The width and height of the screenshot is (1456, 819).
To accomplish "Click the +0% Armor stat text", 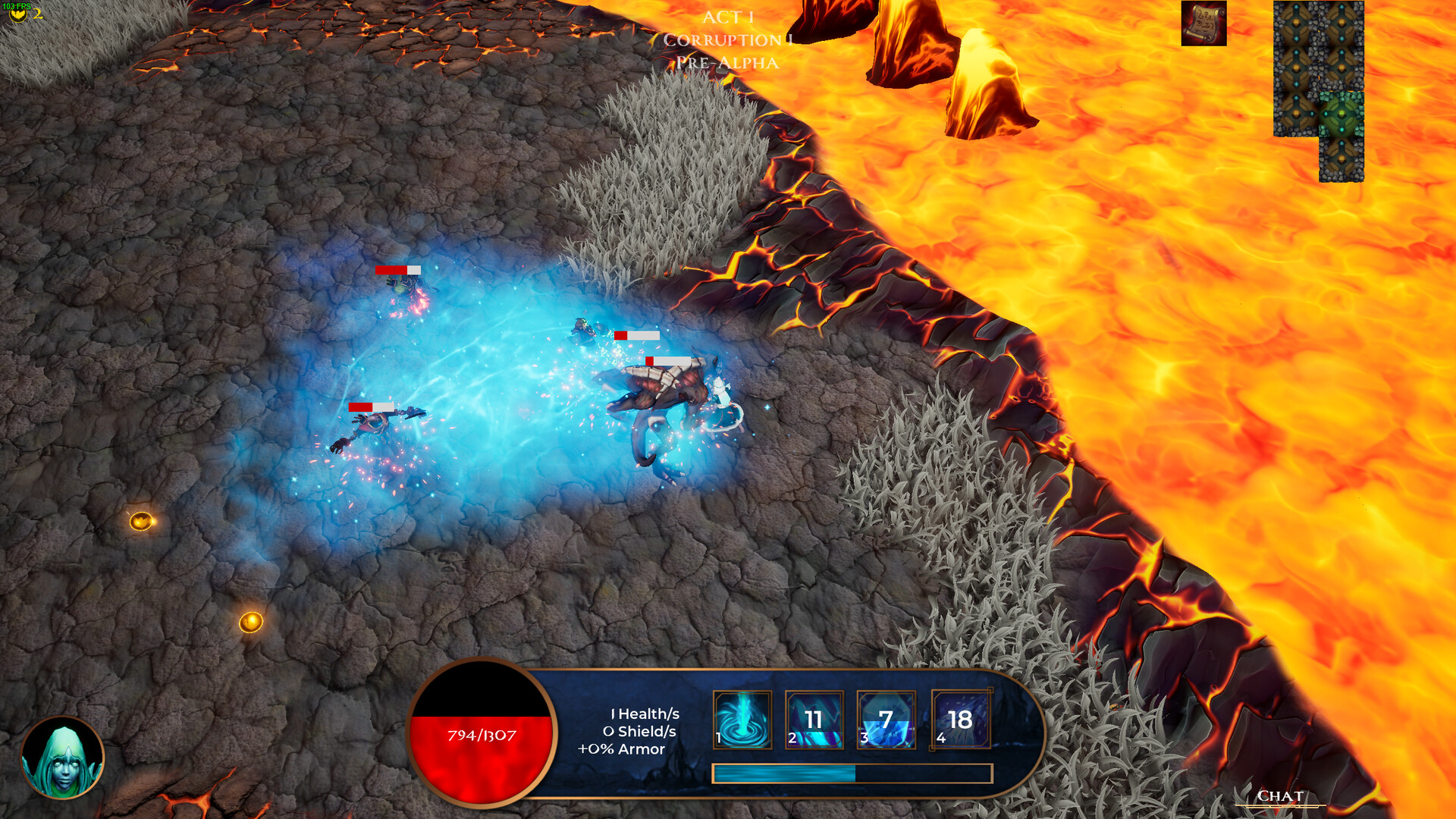I will 622,750.
